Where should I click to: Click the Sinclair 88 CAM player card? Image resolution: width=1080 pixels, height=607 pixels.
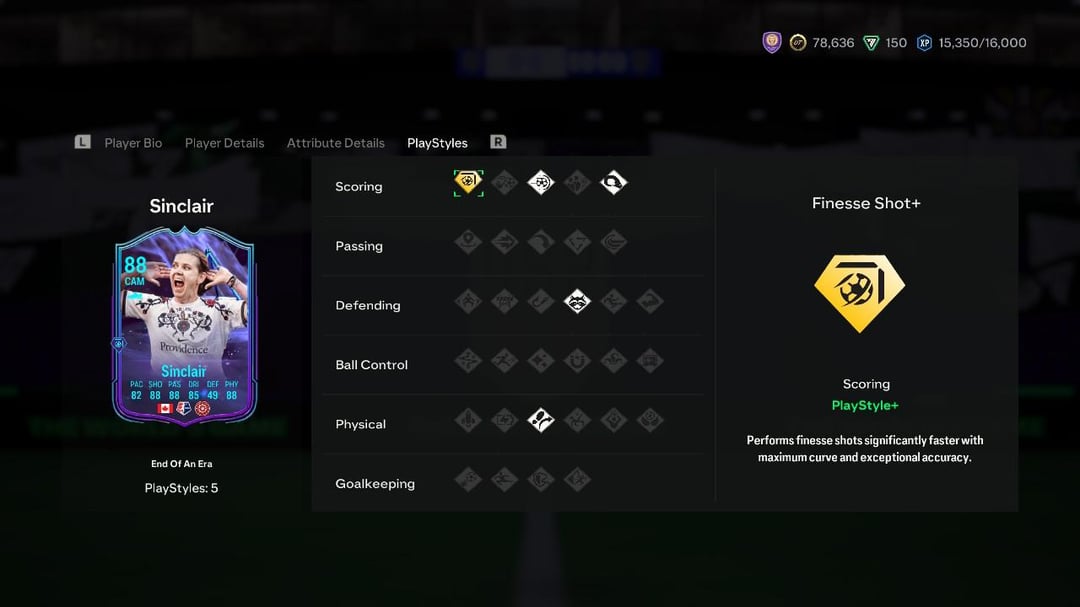coord(184,325)
